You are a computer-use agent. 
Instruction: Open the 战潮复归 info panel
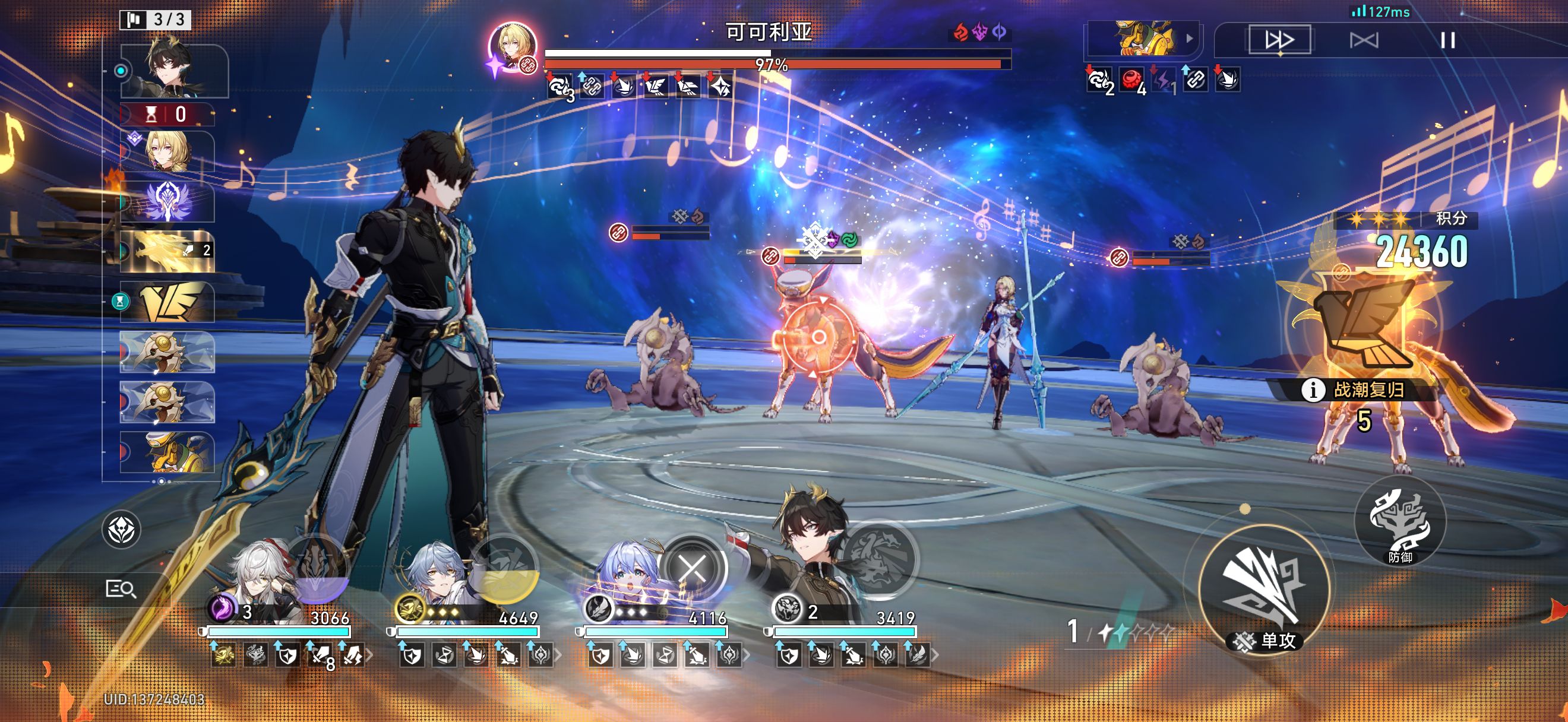click(1313, 390)
